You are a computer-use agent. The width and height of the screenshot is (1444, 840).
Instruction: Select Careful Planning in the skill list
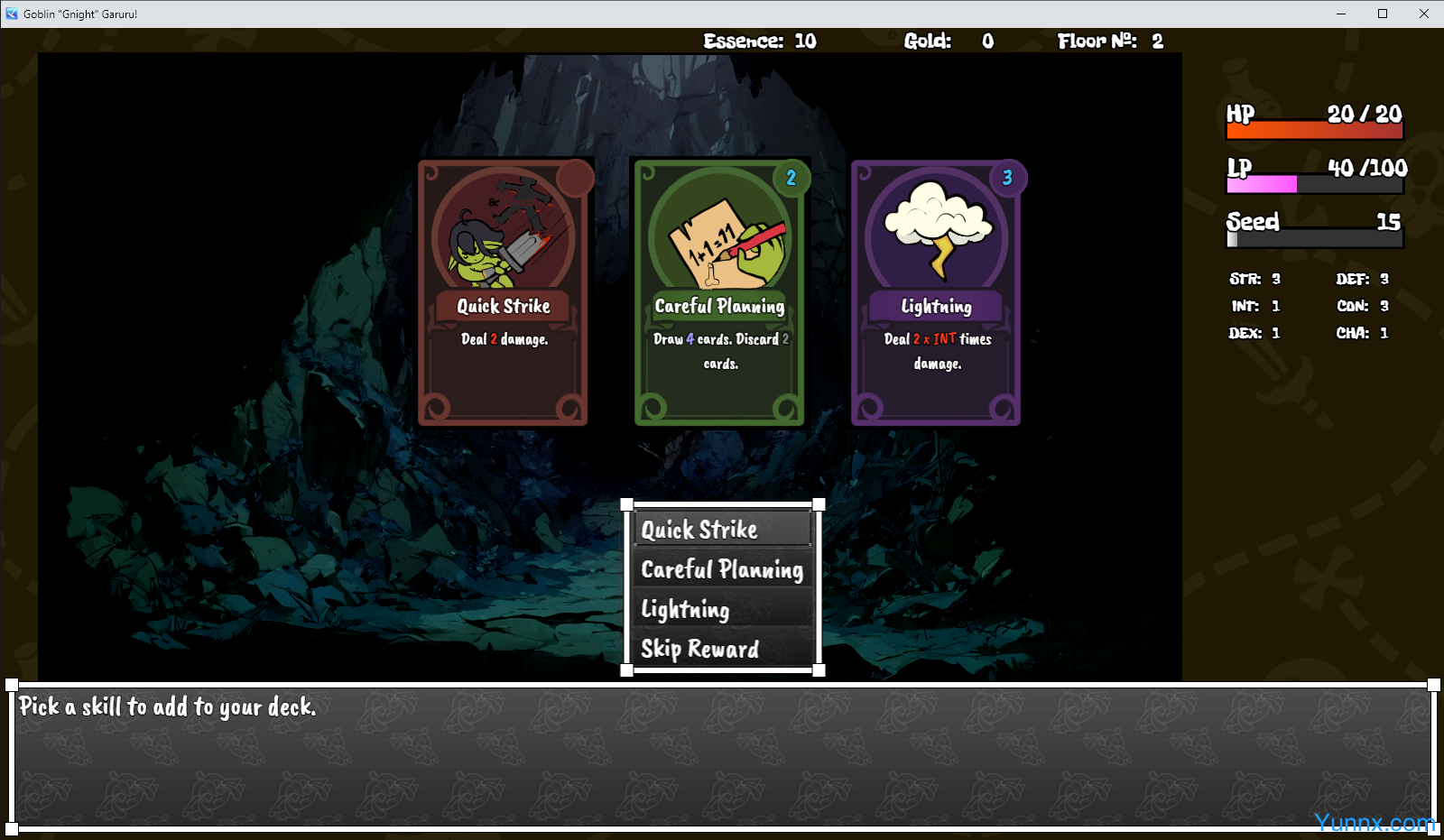coord(721,569)
